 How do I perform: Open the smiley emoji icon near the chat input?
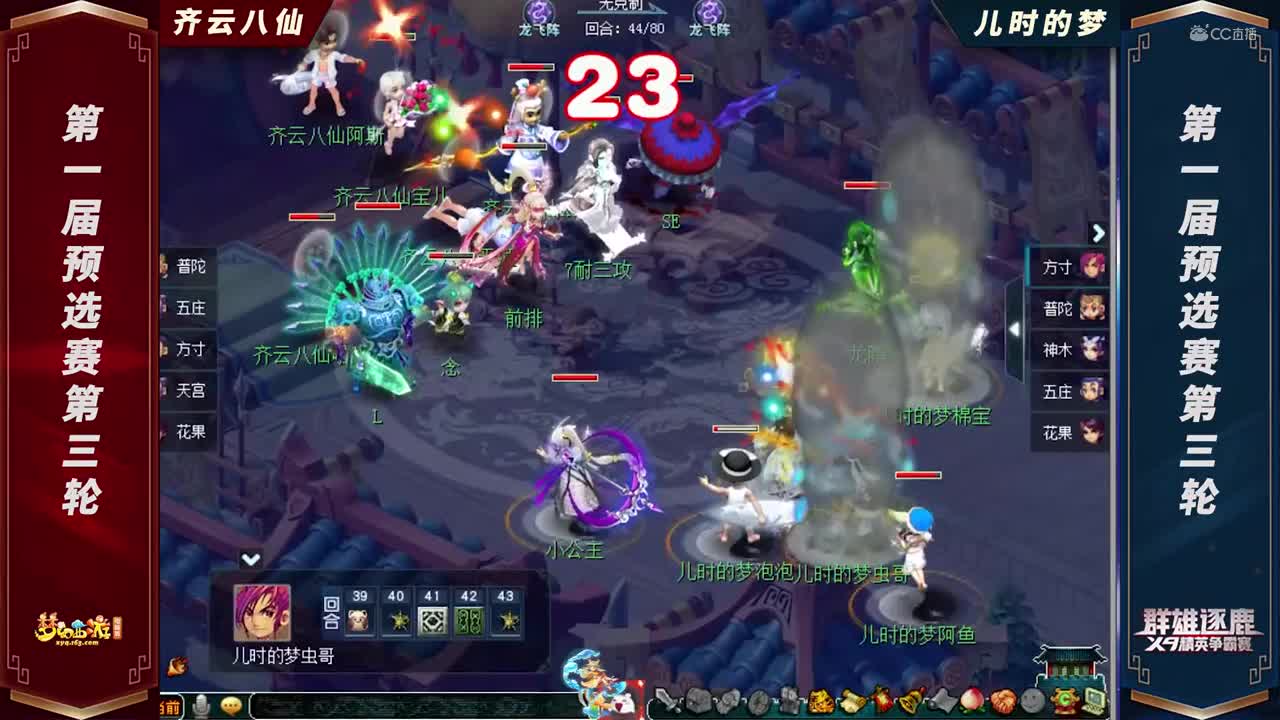[x=231, y=703]
